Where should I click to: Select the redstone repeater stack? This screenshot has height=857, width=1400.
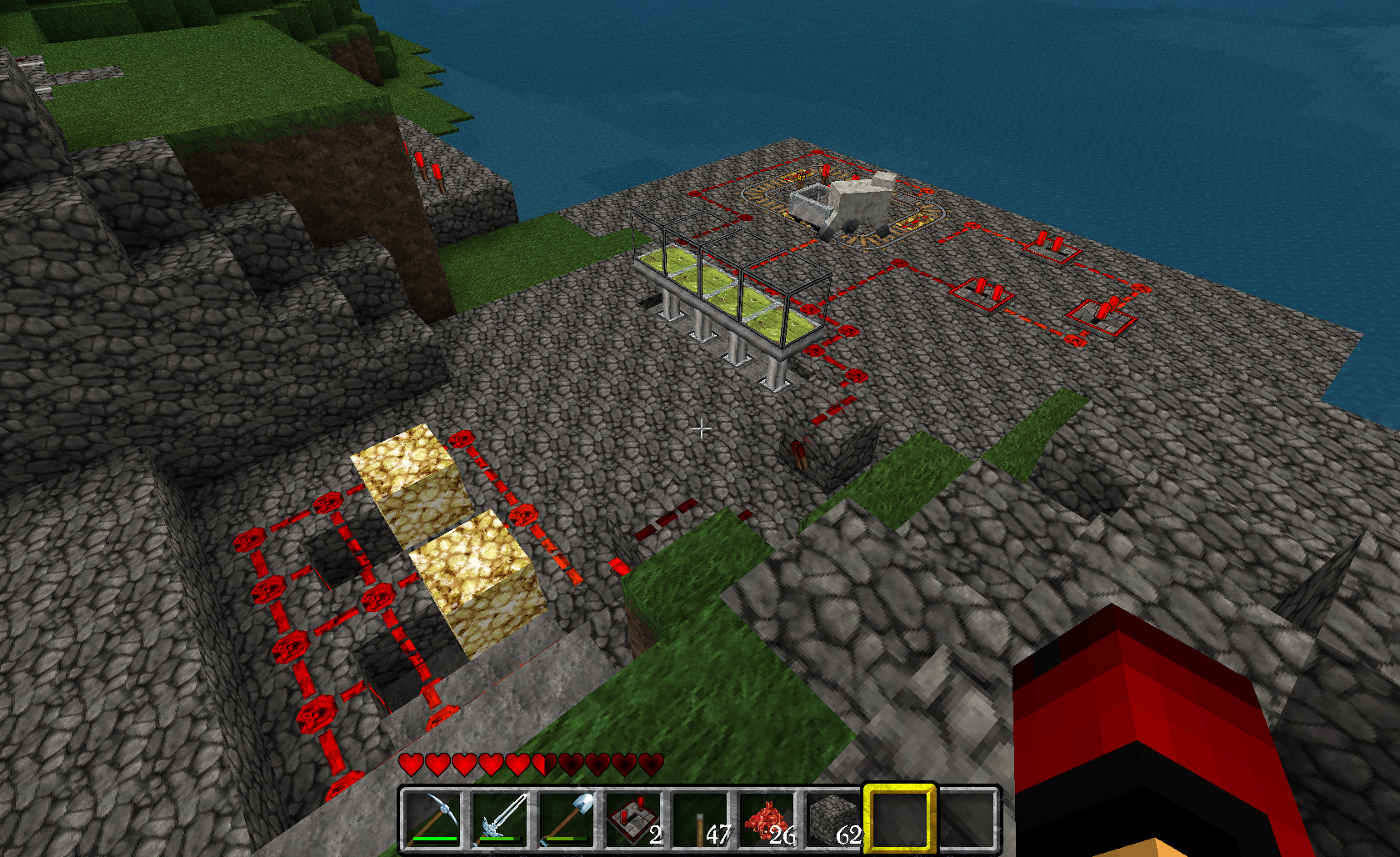point(634,819)
